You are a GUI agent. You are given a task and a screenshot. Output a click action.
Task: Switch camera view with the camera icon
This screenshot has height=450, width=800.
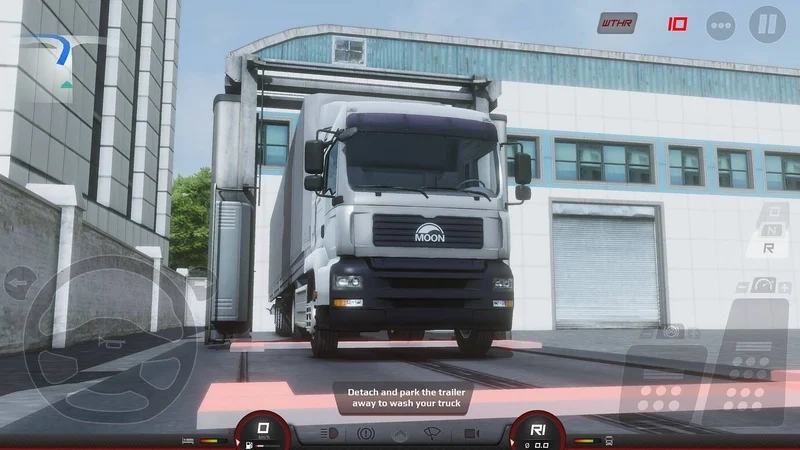point(468,434)
